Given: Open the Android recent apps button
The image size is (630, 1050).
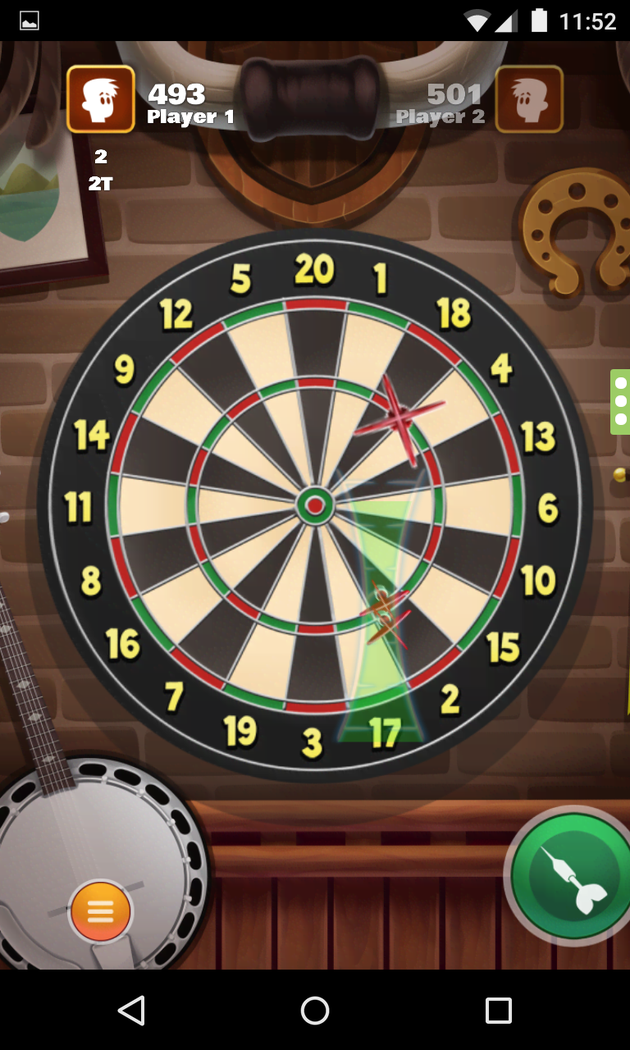Looking at the screenshot, I should tap(498, 1010).
